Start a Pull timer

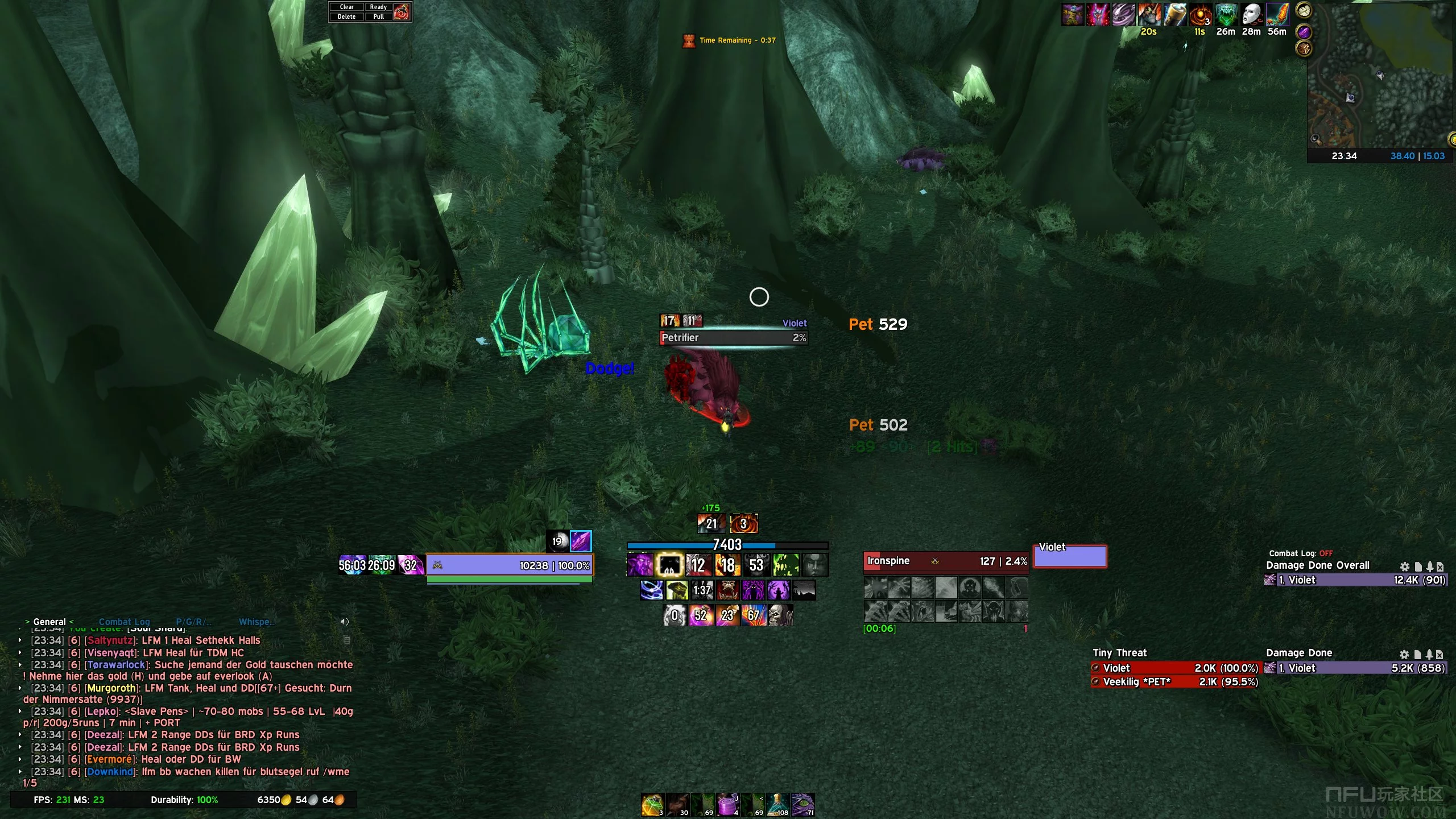pyautogui.click(x=378, y=16)
